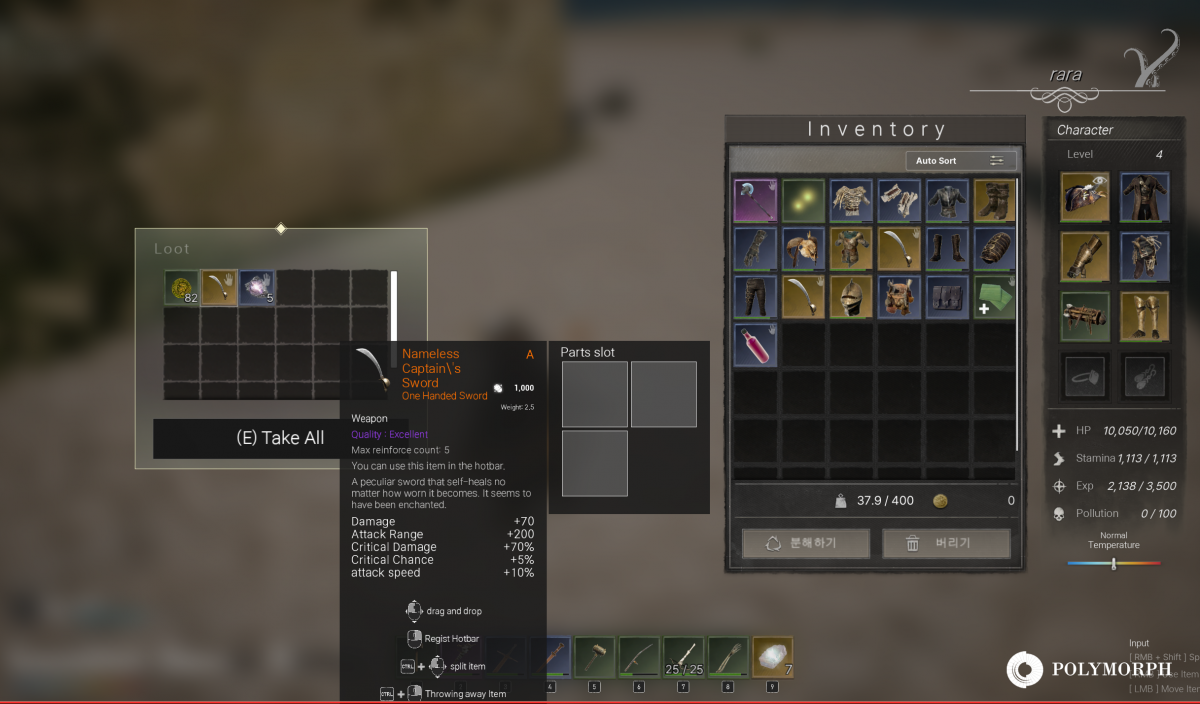Click the 버리기 discard button
The image size is (1200, 704).
click(946, 544)
